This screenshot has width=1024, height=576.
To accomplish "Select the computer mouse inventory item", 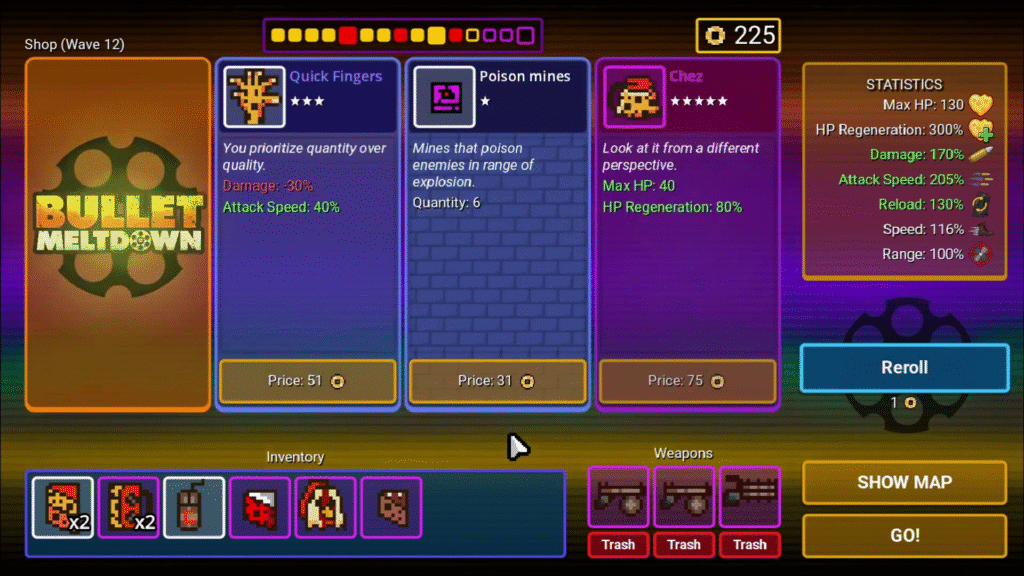I will [194, 507].
